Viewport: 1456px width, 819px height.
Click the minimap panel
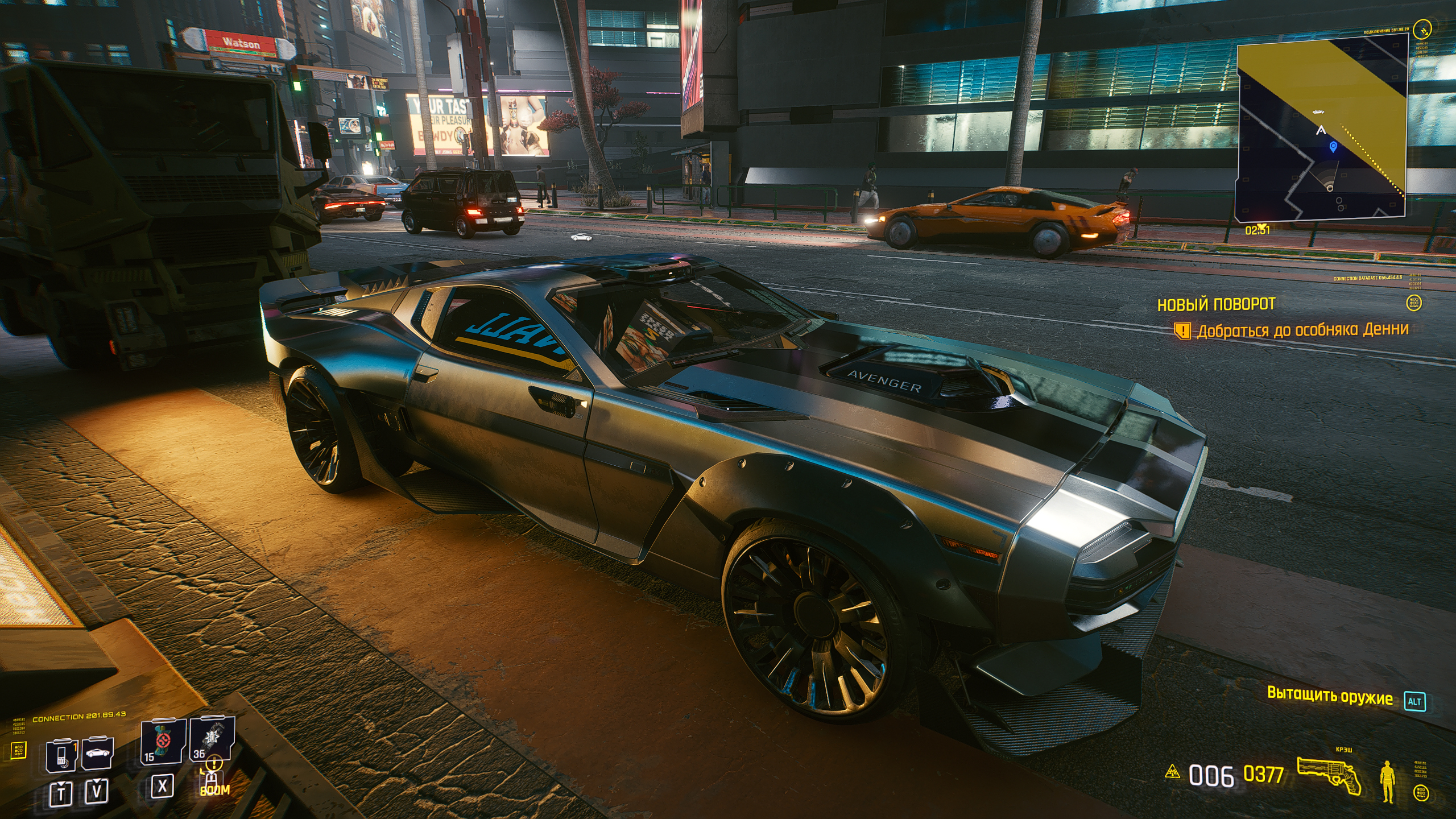[x=1321, y=128]
